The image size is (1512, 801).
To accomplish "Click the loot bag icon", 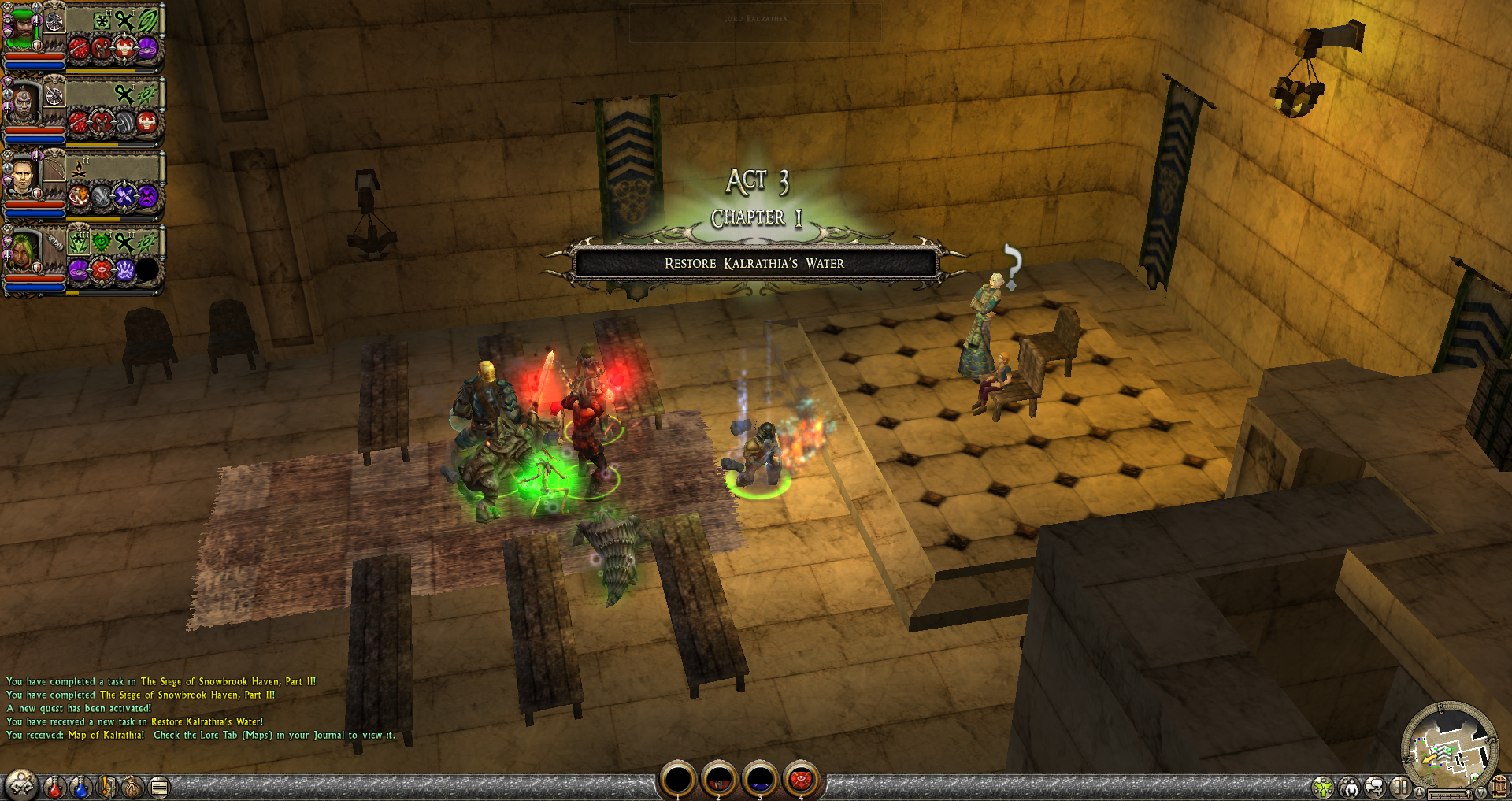I will pos(133,787).
